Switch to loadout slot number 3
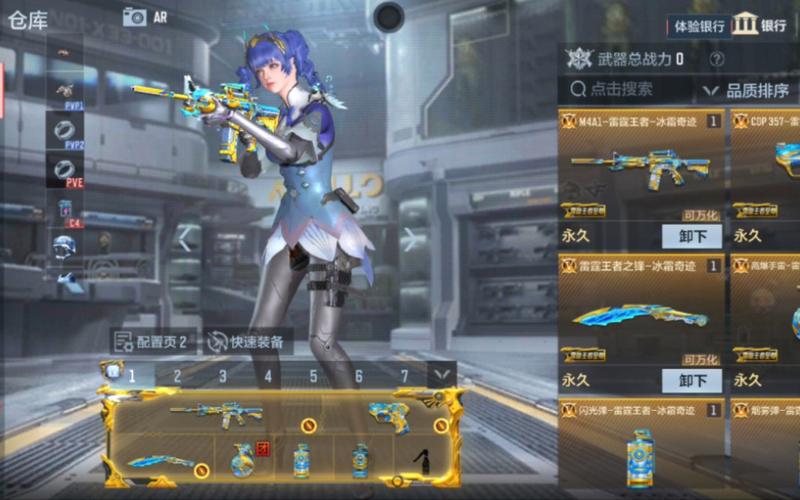Viewport: 800px width, 500px height. pos(222,376)
